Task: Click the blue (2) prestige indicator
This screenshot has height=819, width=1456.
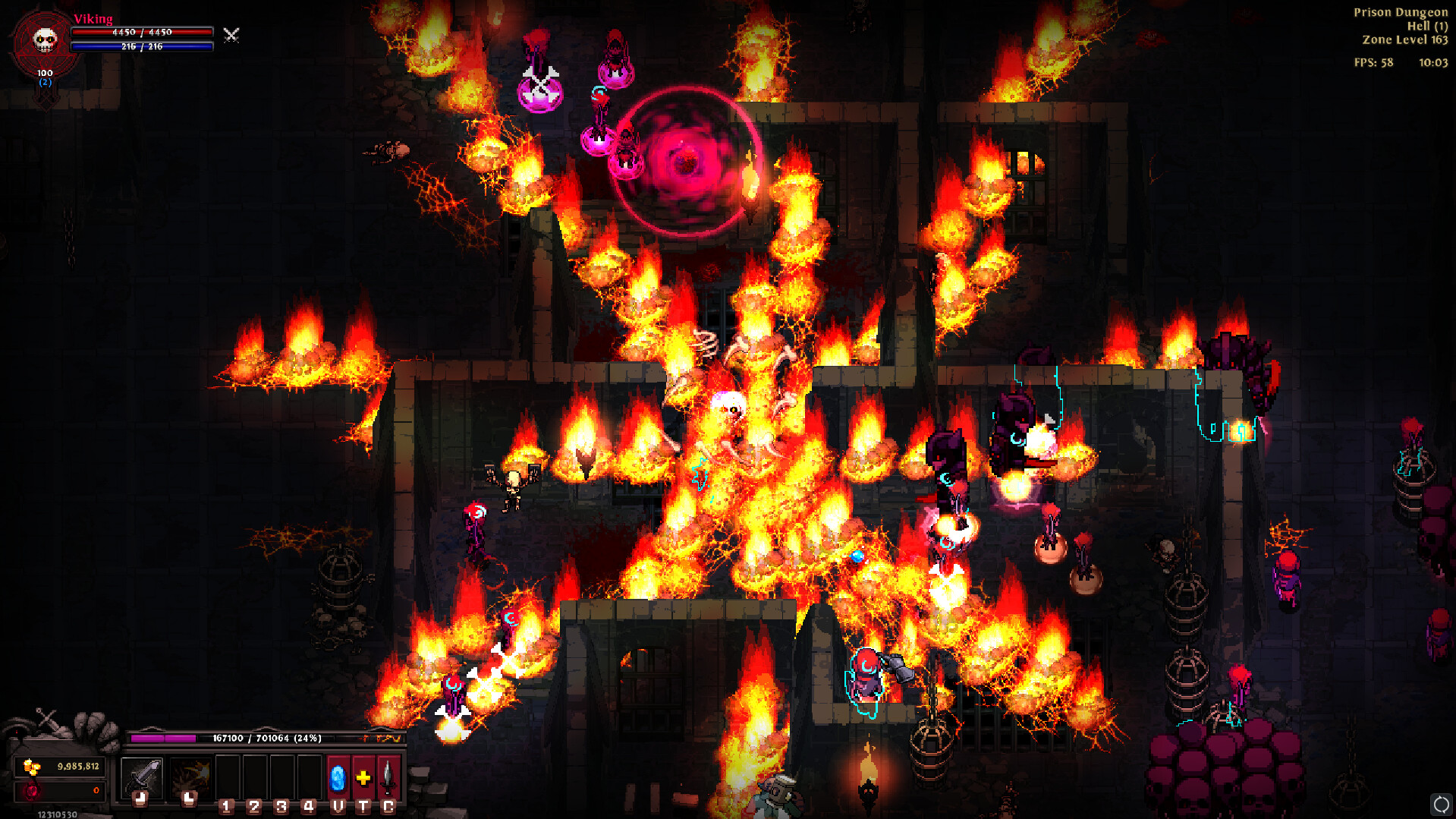Action: [x=44, y=83]
